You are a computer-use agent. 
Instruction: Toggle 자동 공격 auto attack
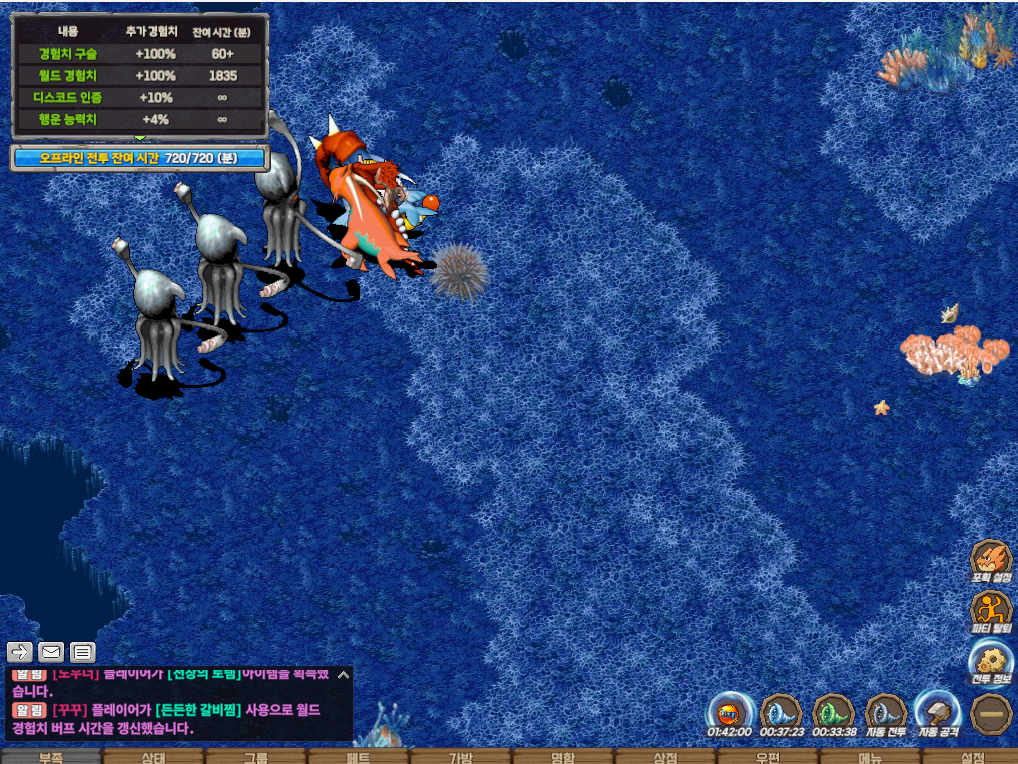point(938,712)
